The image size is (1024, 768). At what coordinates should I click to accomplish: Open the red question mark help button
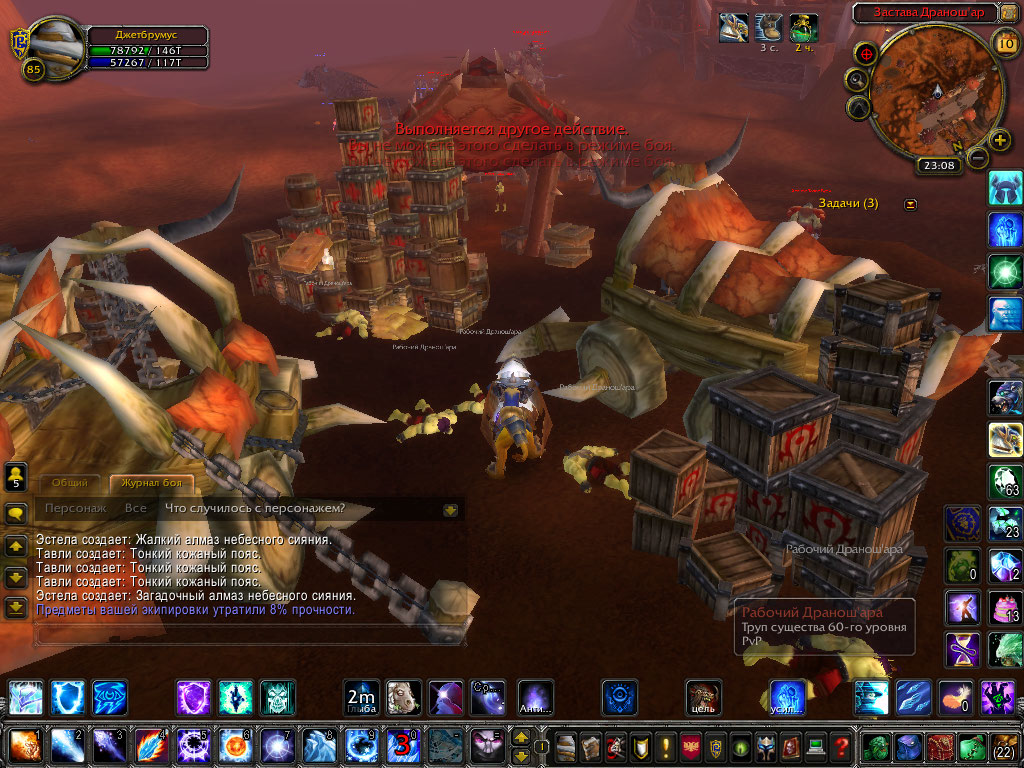coord(842,746)
